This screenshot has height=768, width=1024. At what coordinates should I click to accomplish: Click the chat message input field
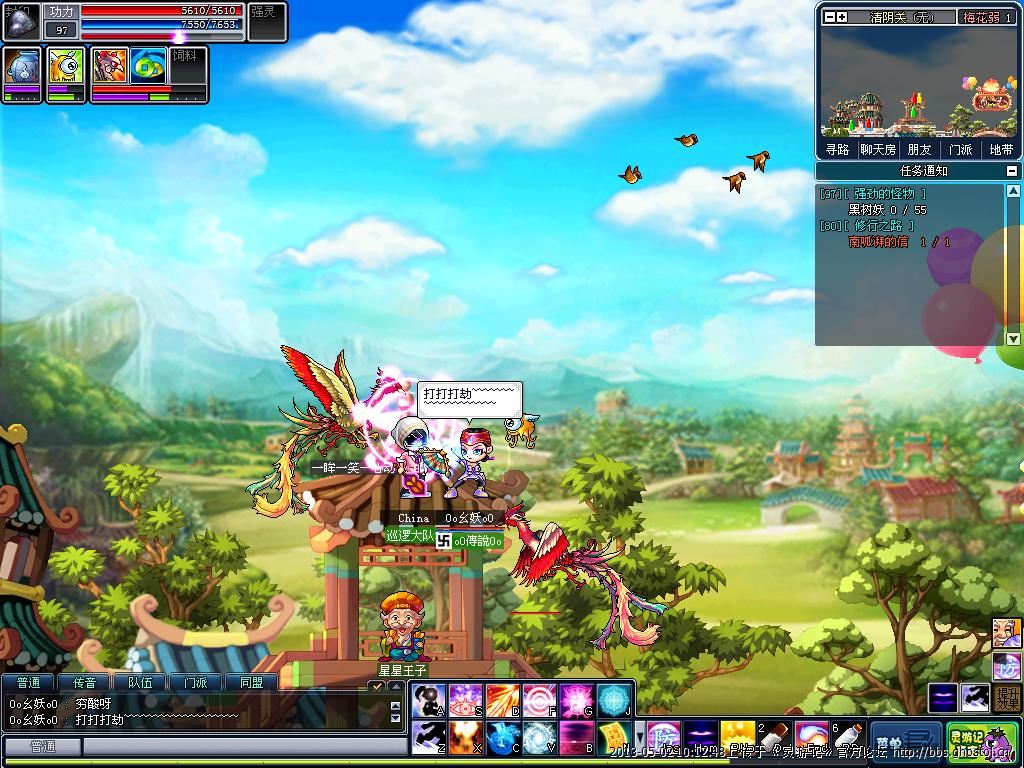click(230, 747)
